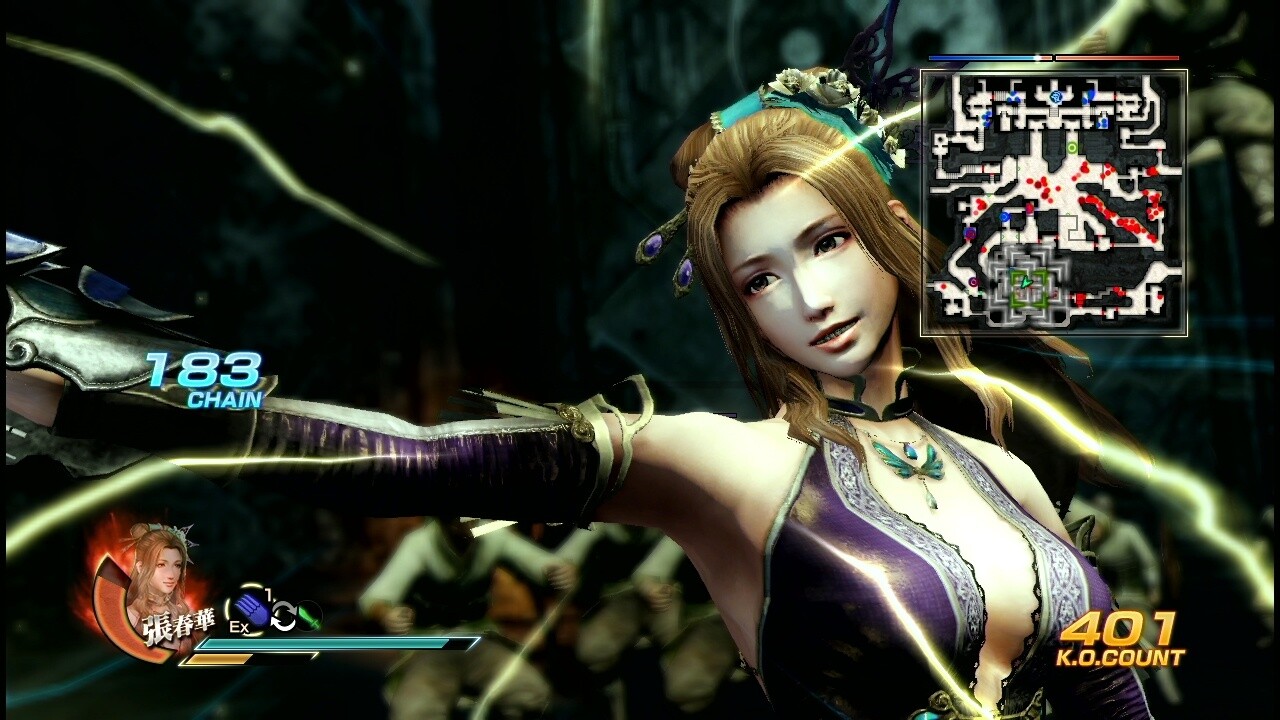Click the player arrow marker on the minimap
Viewport: 1280px width, 720px height.
tap(1025, 284)
